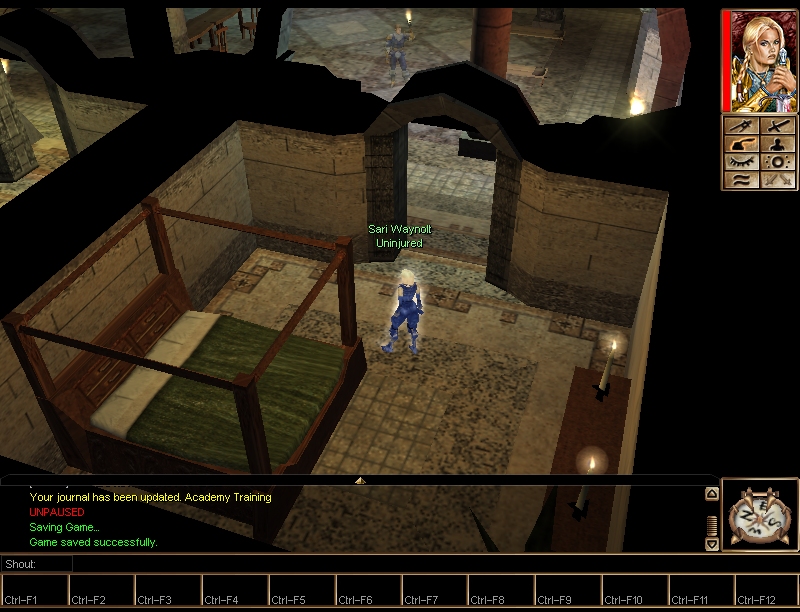Viewport: 800px width, 612px height.
Task: Click the wavy lines icon
Action: [742, 180]
